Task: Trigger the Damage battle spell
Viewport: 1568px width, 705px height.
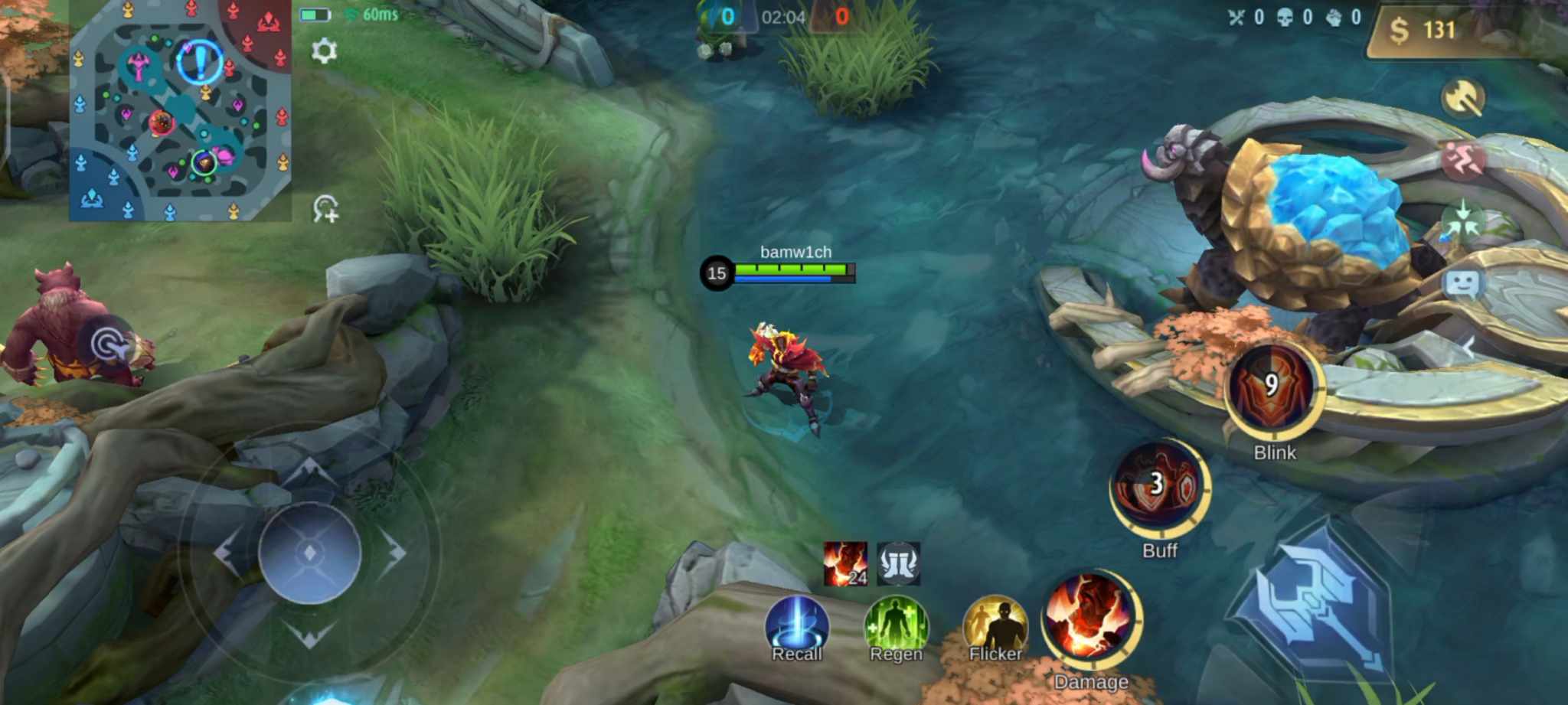Action: 1090,619
